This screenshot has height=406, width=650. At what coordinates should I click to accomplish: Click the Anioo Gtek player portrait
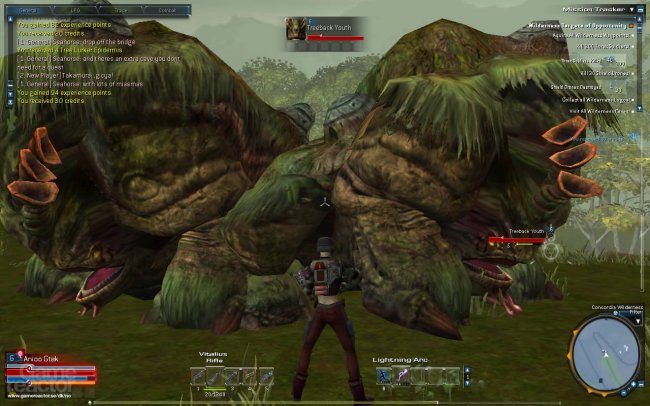tap(12, 357)
